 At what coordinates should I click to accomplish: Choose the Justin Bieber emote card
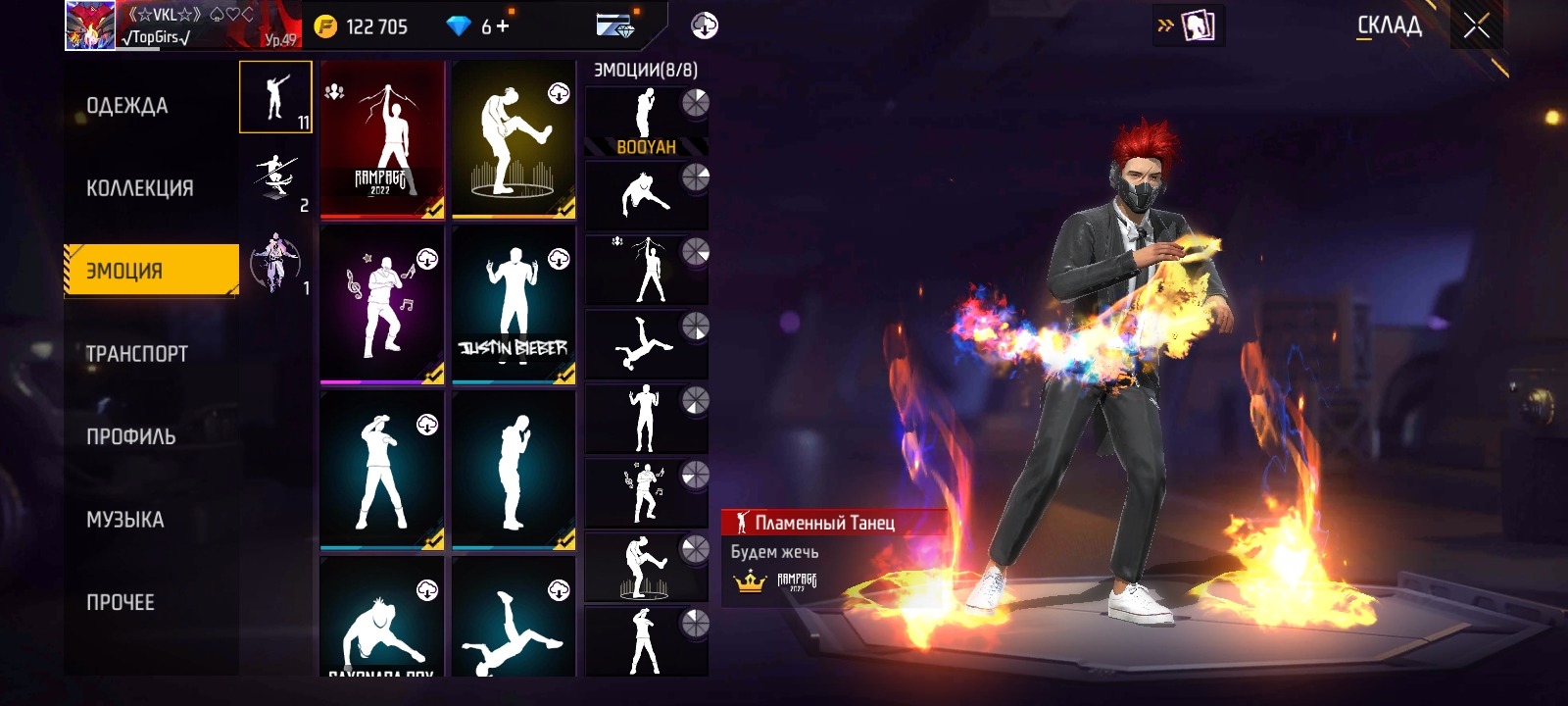click(x=514, y=305)
